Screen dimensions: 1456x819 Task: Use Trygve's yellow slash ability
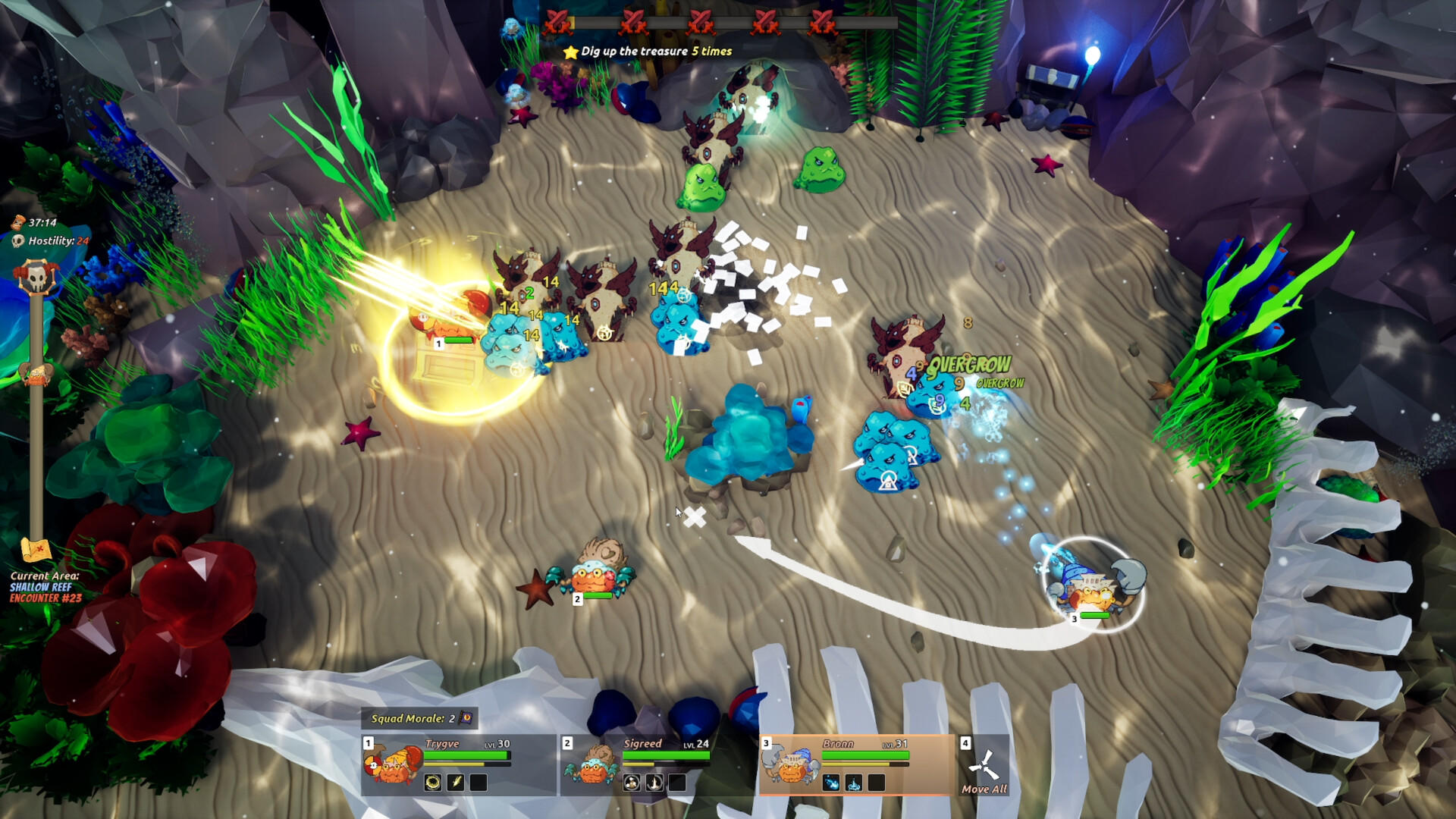[456, 783]
